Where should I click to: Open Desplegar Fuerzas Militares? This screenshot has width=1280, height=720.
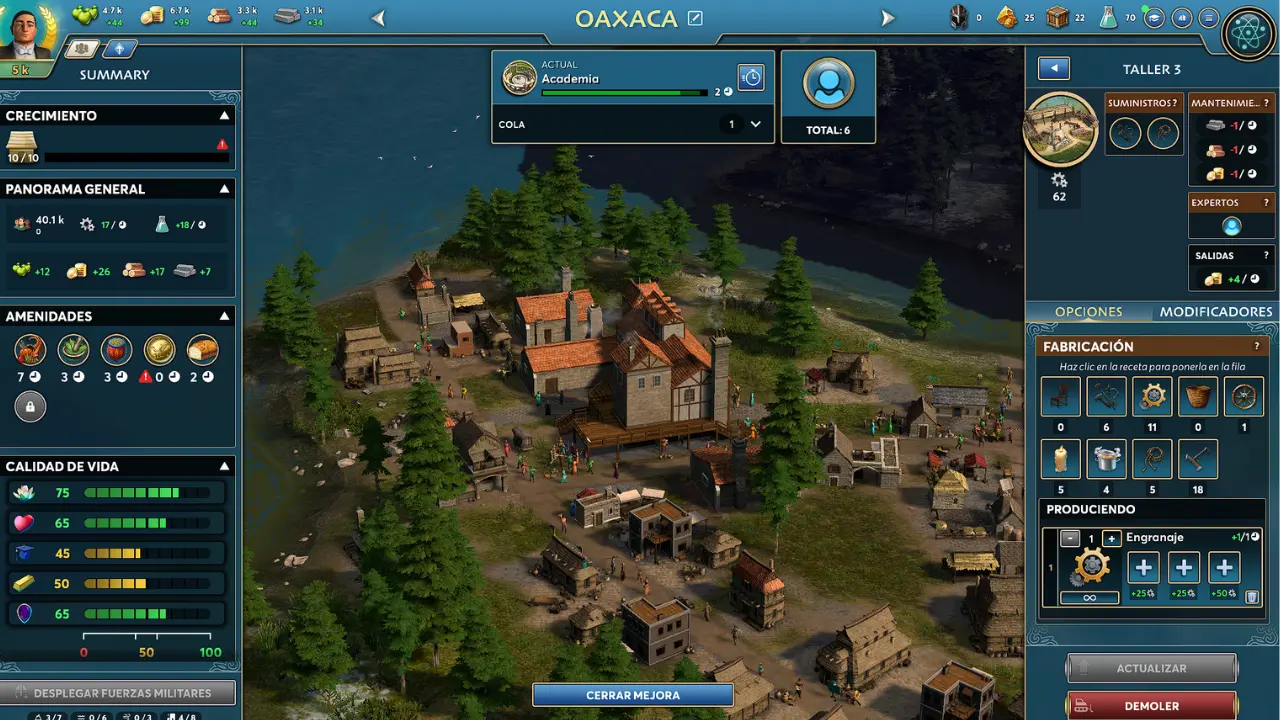pos(118,693)
